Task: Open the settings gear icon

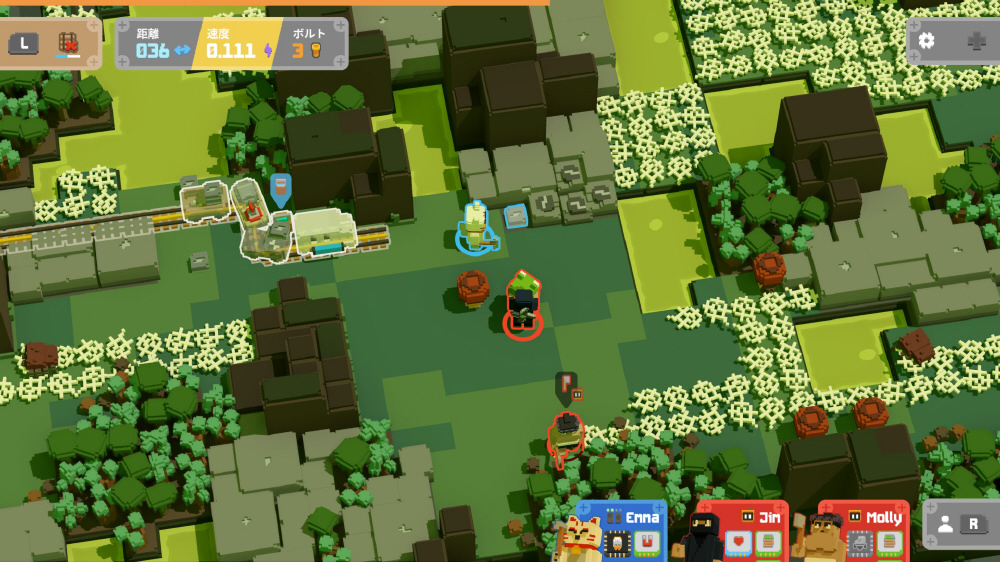Action: [x=927, y=41]
